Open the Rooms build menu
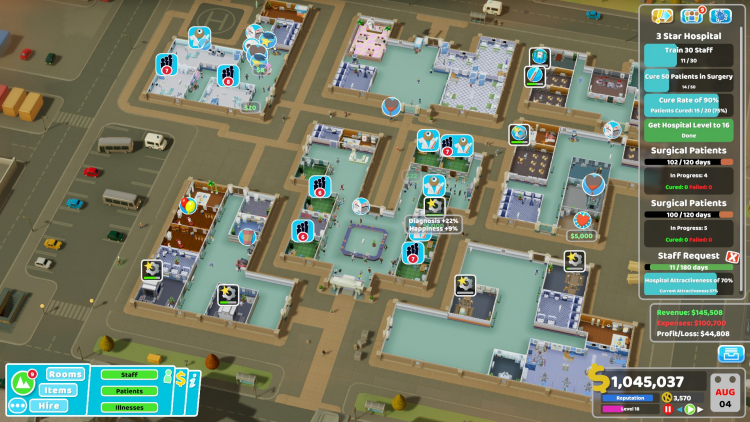The image size is (750, 422). pyautogui.click(x=65, y=374)
